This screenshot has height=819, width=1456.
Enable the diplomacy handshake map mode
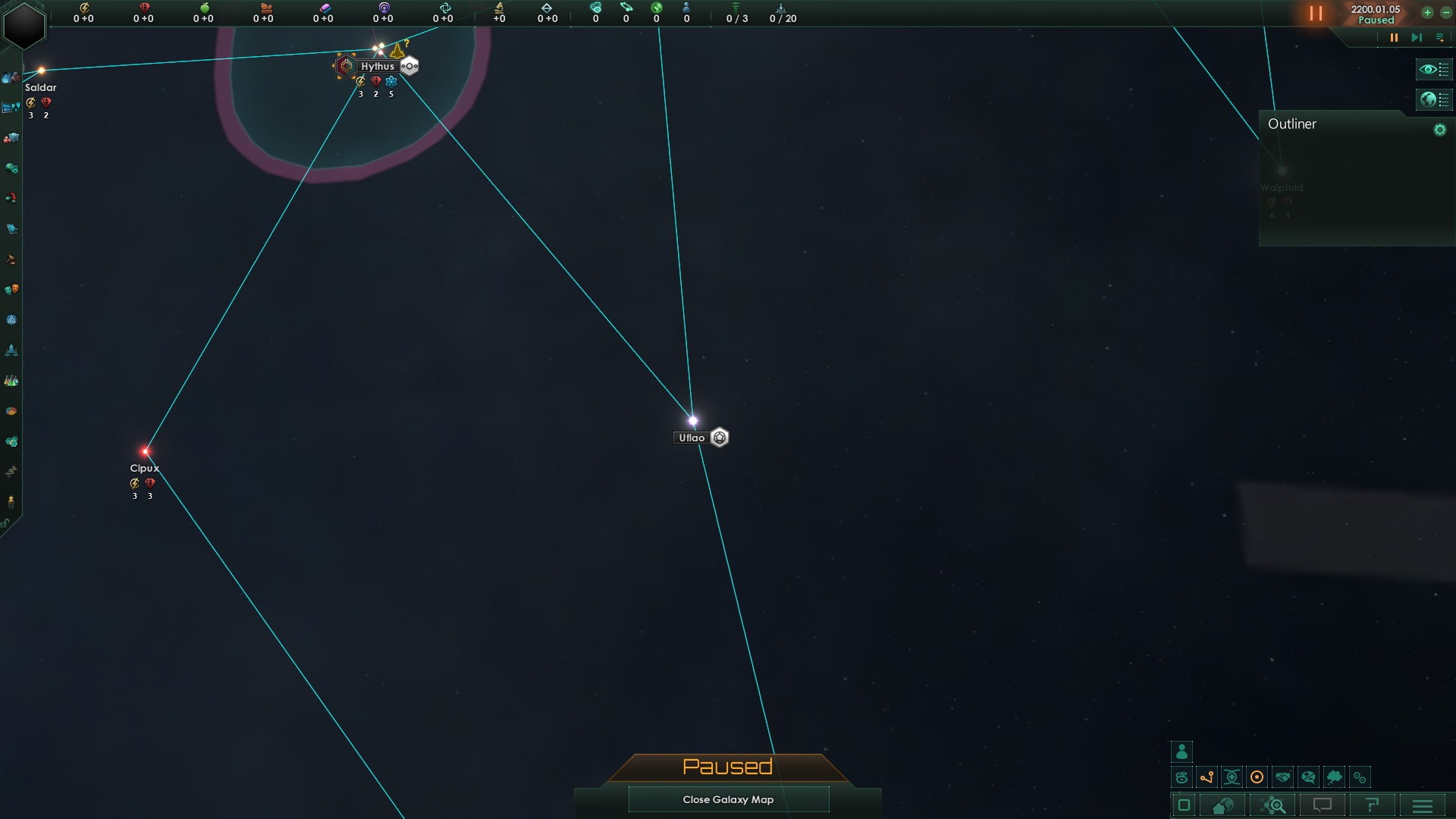tap(1282, 777)
